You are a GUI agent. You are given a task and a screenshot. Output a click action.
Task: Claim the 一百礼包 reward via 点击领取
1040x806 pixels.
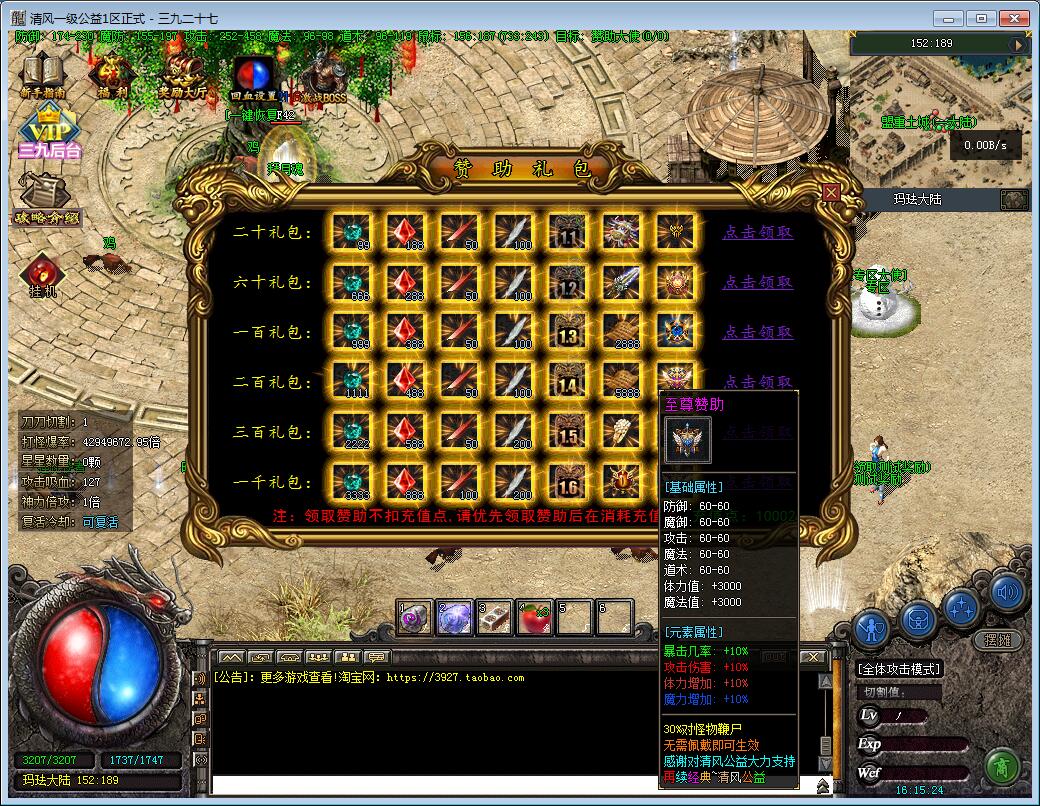point(758,332)
